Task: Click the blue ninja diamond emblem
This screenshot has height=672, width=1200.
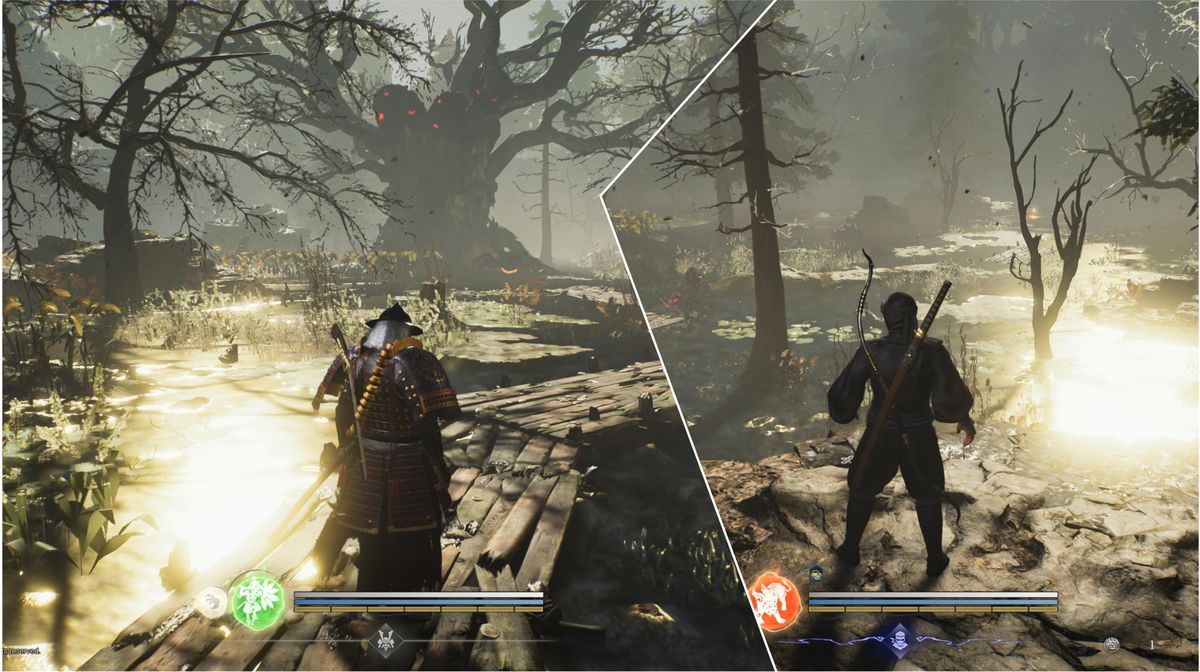Action: (x=898, y=640)
